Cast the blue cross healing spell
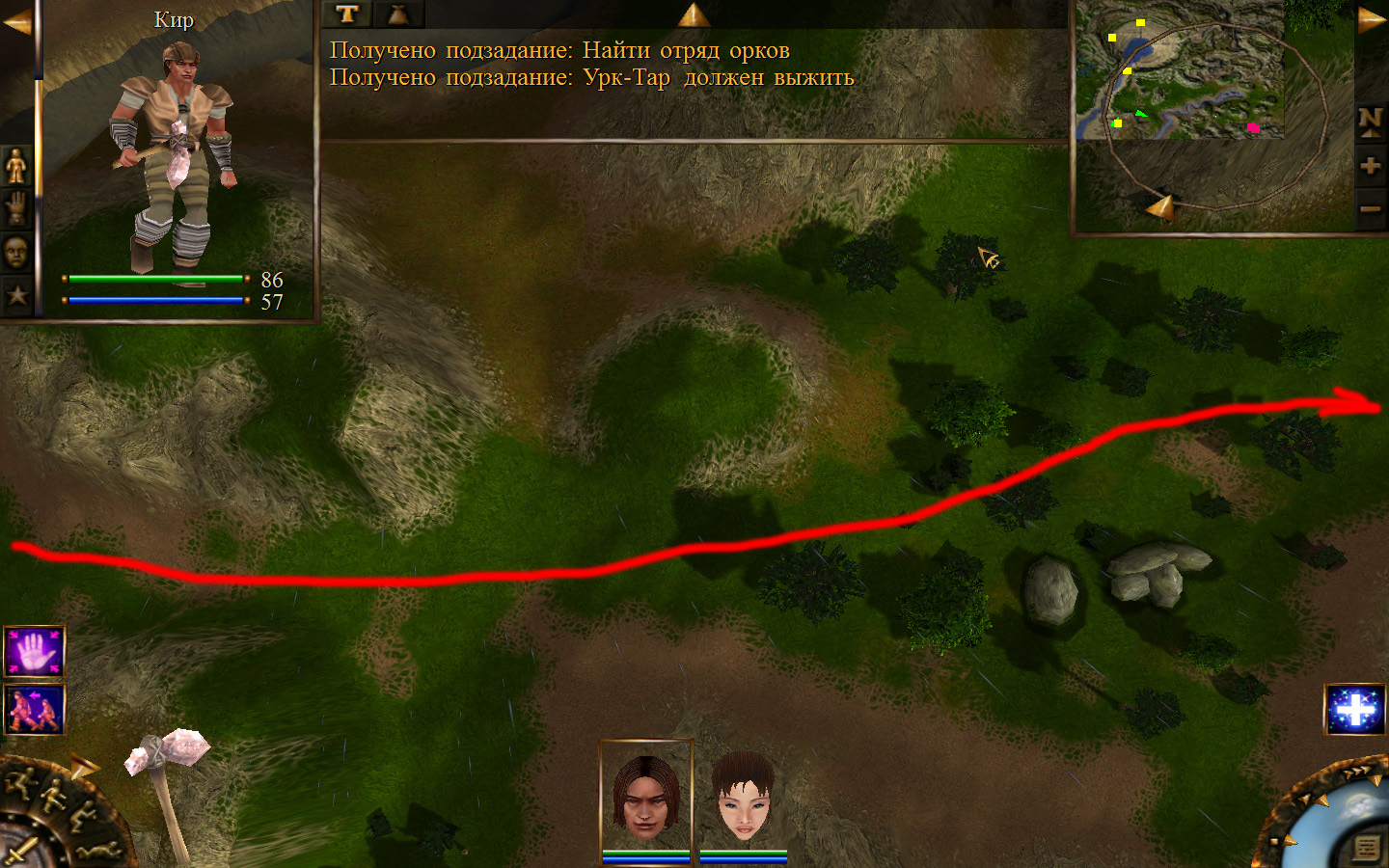Viewport: 1389px width, 868px height. 1354,710
